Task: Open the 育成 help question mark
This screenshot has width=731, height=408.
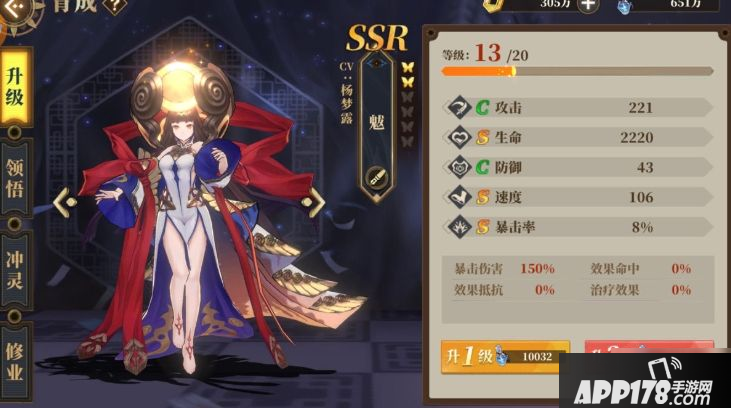Action: coord(114,5)
